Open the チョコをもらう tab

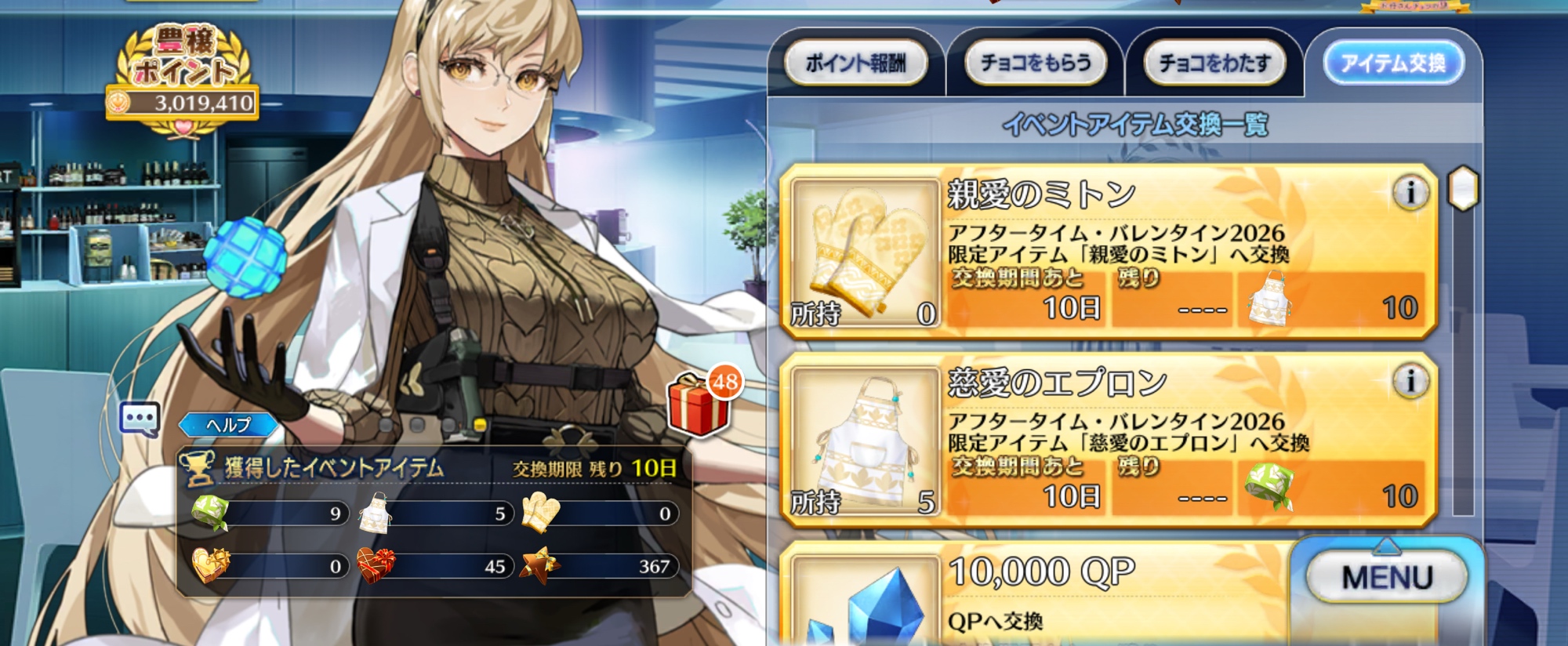click(x=1035, y=63)
